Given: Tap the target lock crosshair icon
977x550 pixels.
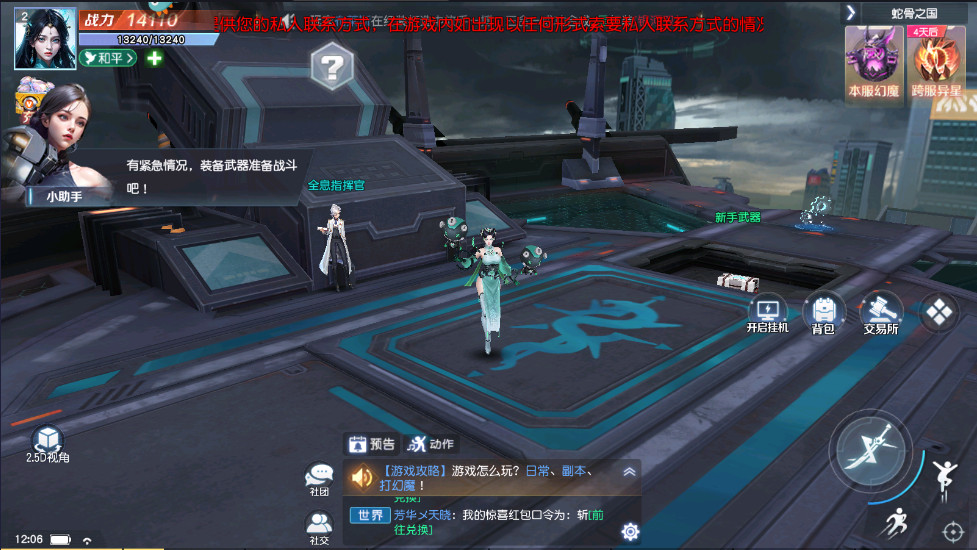Looking at the screenshot, I should click(x=952, y=529).
